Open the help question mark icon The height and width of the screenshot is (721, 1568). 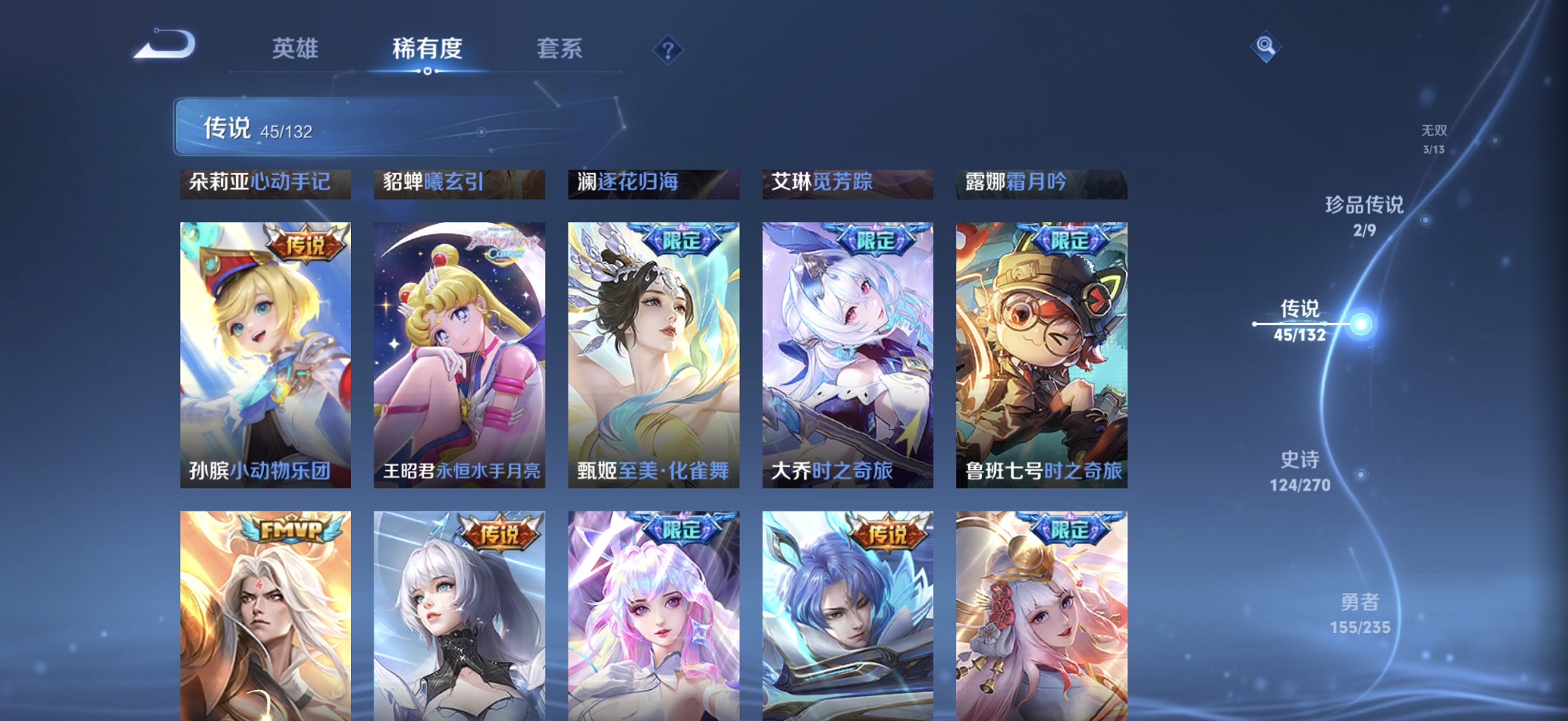pyautogui.click(x=669, y=49)
